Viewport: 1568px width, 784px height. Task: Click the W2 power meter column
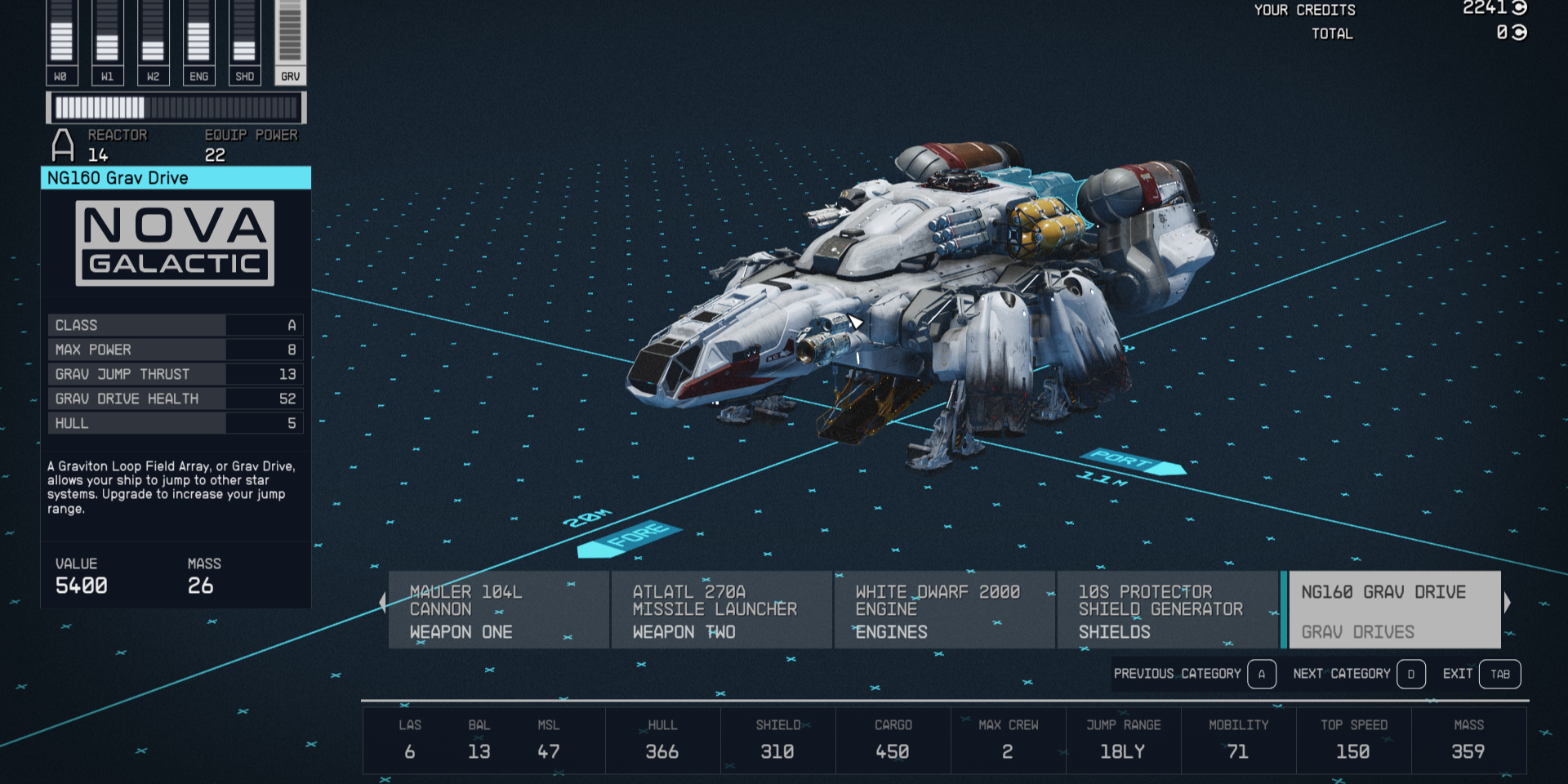click(153, 37)
